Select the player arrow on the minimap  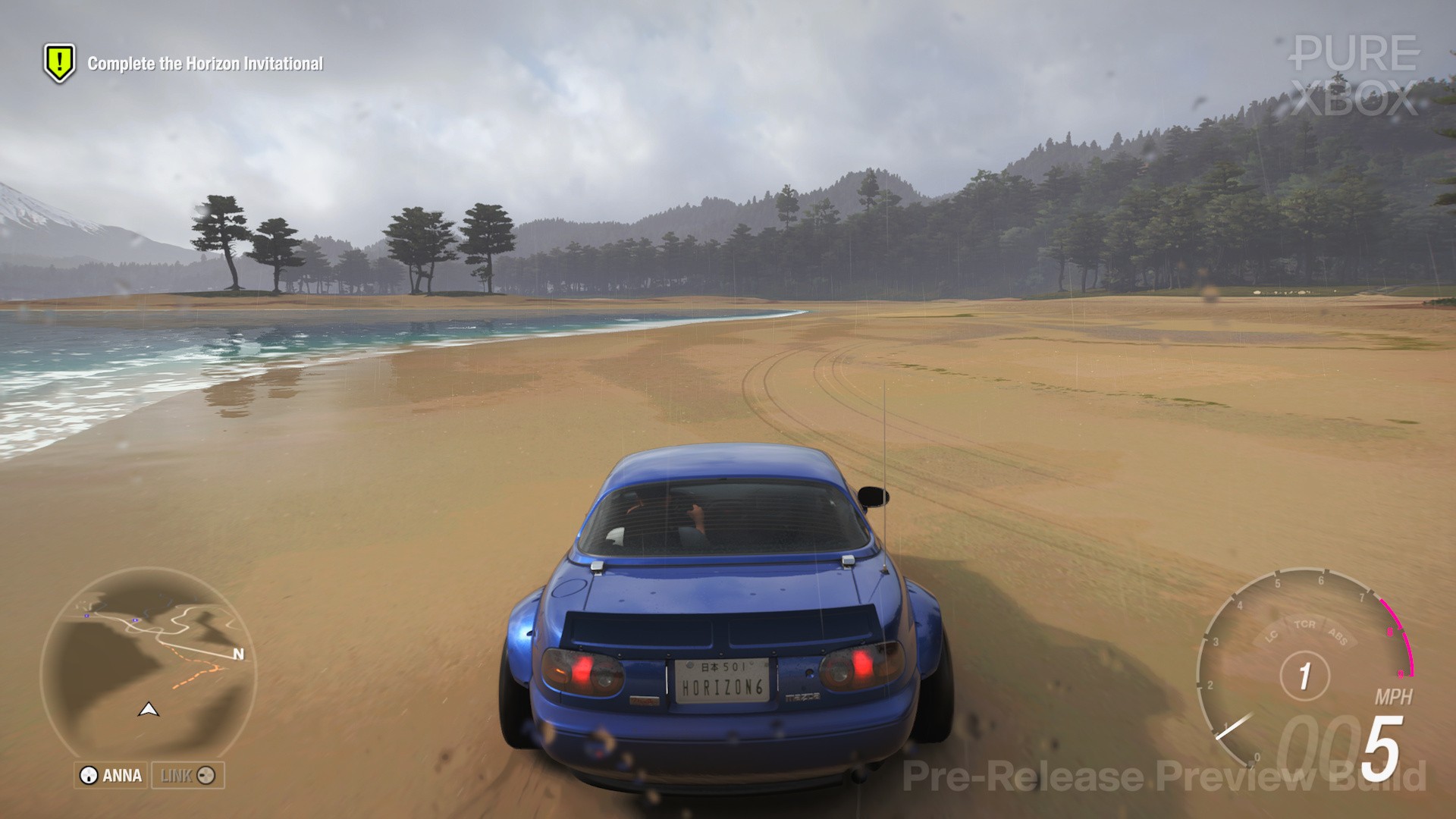pyautogui.click(x=149, y=710)
